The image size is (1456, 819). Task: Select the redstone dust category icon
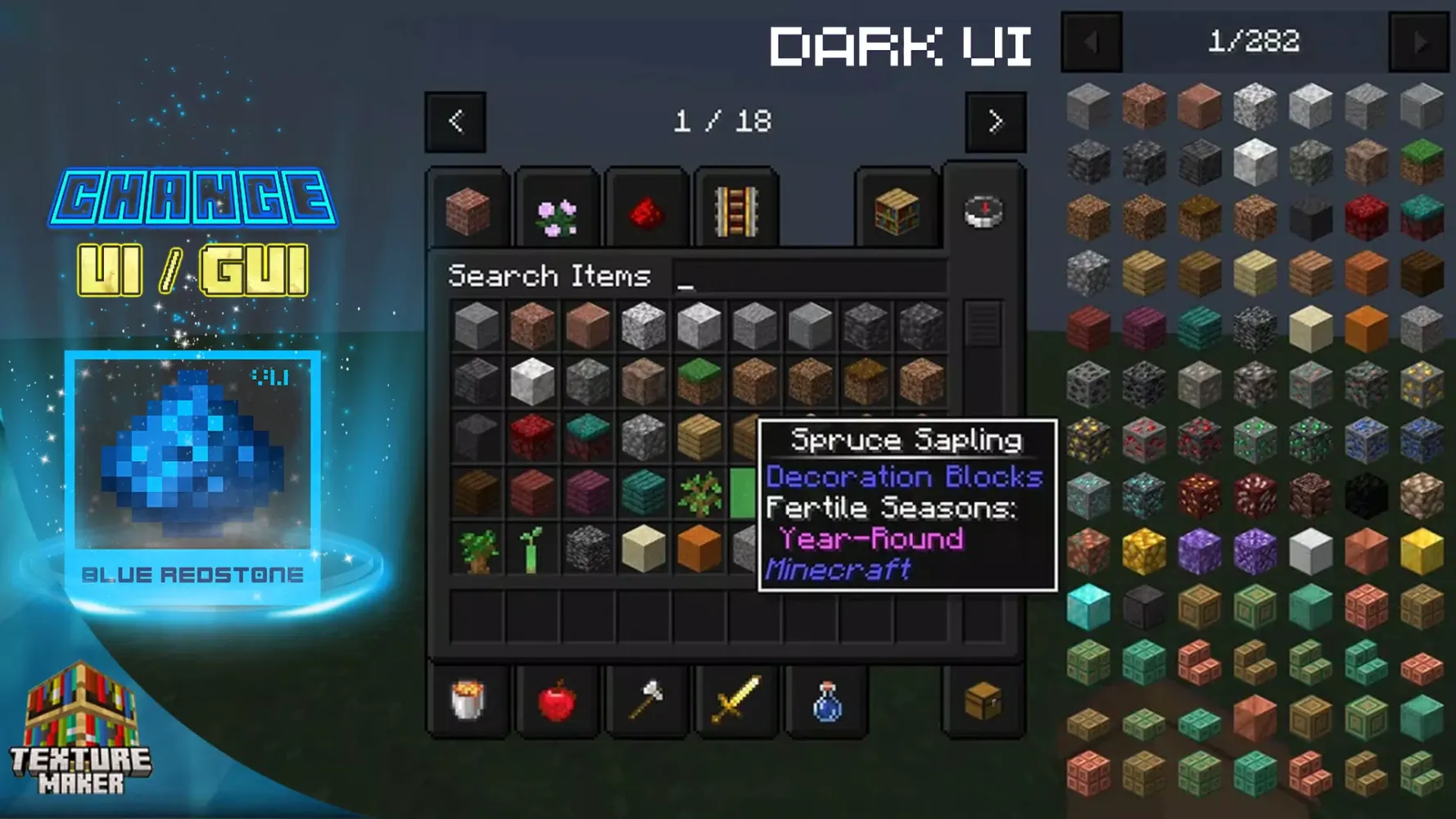pos(645,211)
